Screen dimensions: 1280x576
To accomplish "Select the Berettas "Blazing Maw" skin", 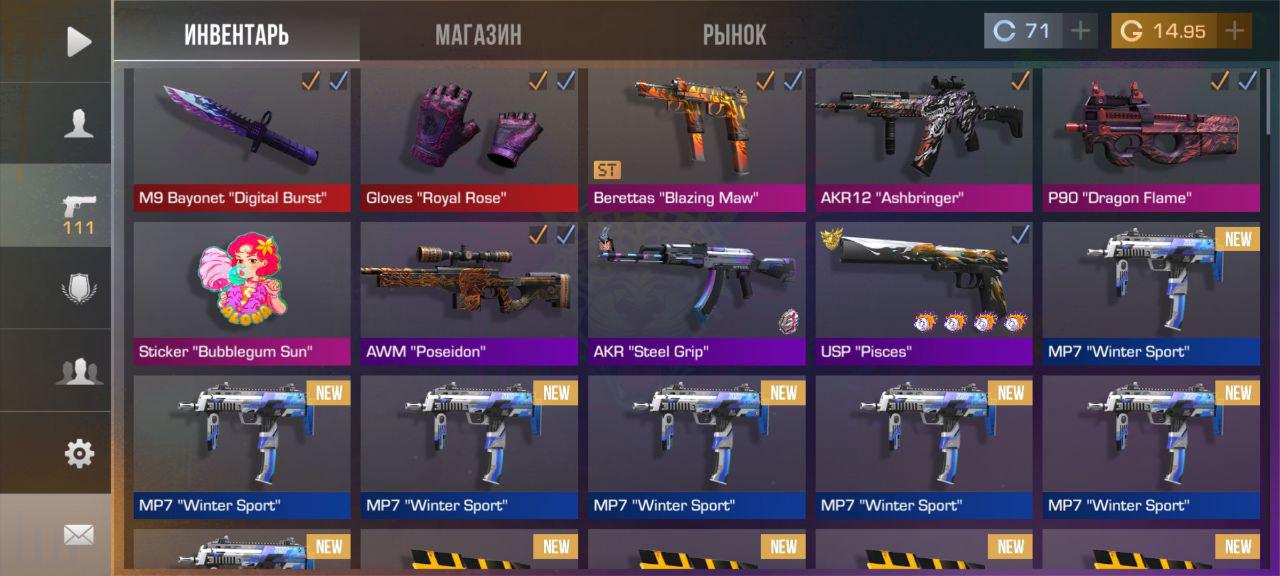I will tap(696, 140).
